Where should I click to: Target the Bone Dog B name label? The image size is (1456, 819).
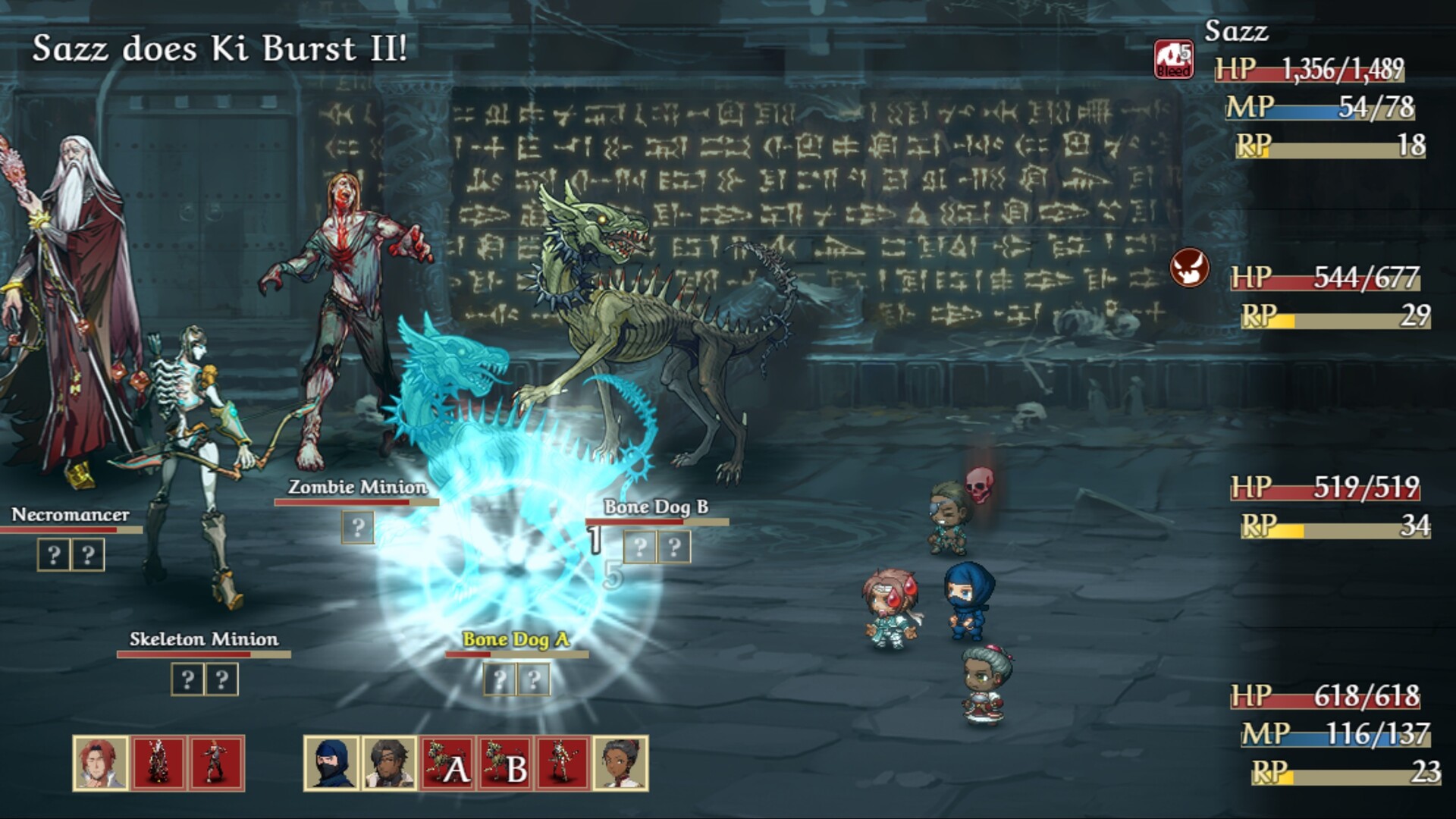click(x=656, y=507)
